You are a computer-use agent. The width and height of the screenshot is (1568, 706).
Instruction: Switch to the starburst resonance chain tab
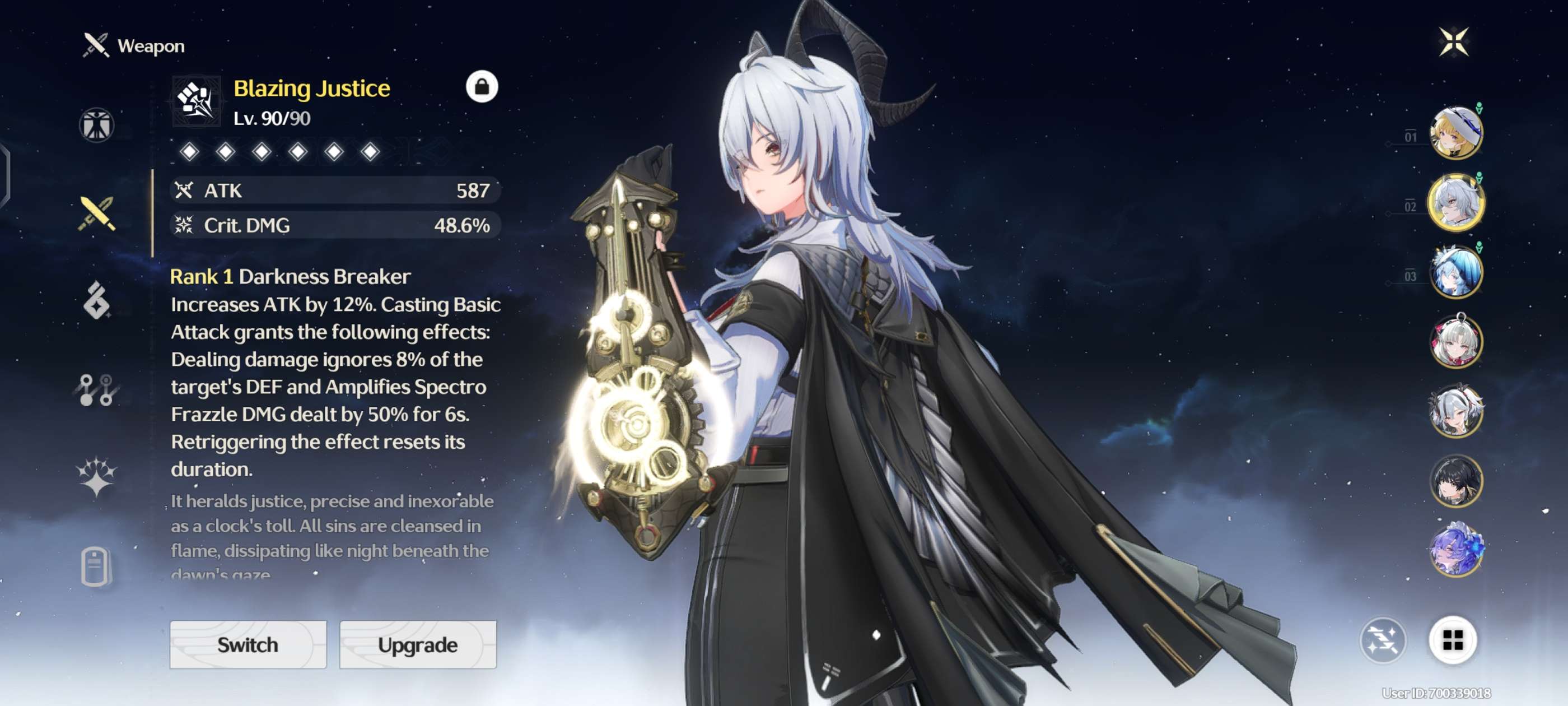click(x=96, y=476)
